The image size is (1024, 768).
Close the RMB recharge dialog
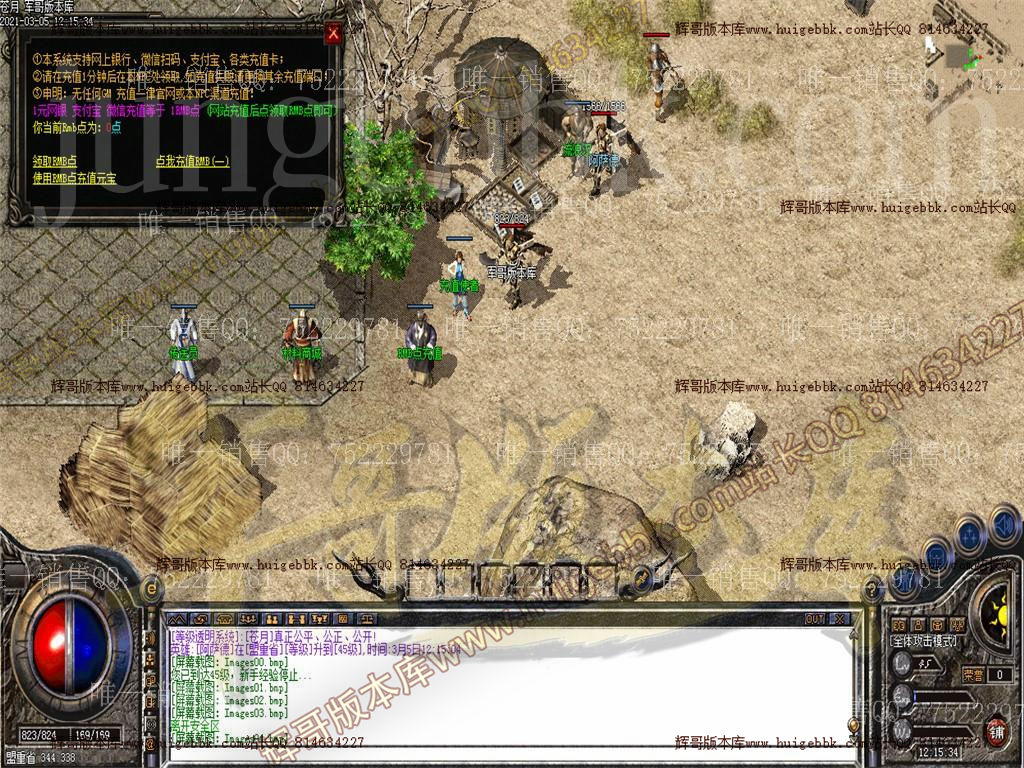click(333, 33)
